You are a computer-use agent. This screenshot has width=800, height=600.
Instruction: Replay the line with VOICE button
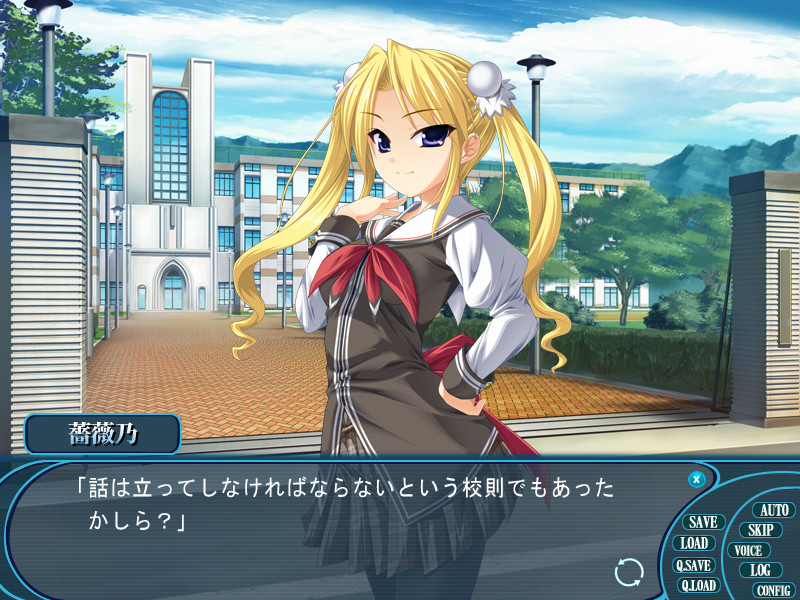coord(747,550)
